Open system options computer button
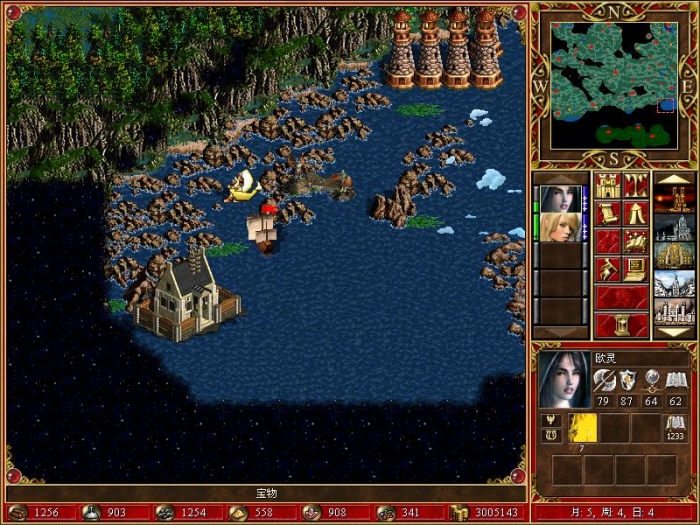 [635, 269]
